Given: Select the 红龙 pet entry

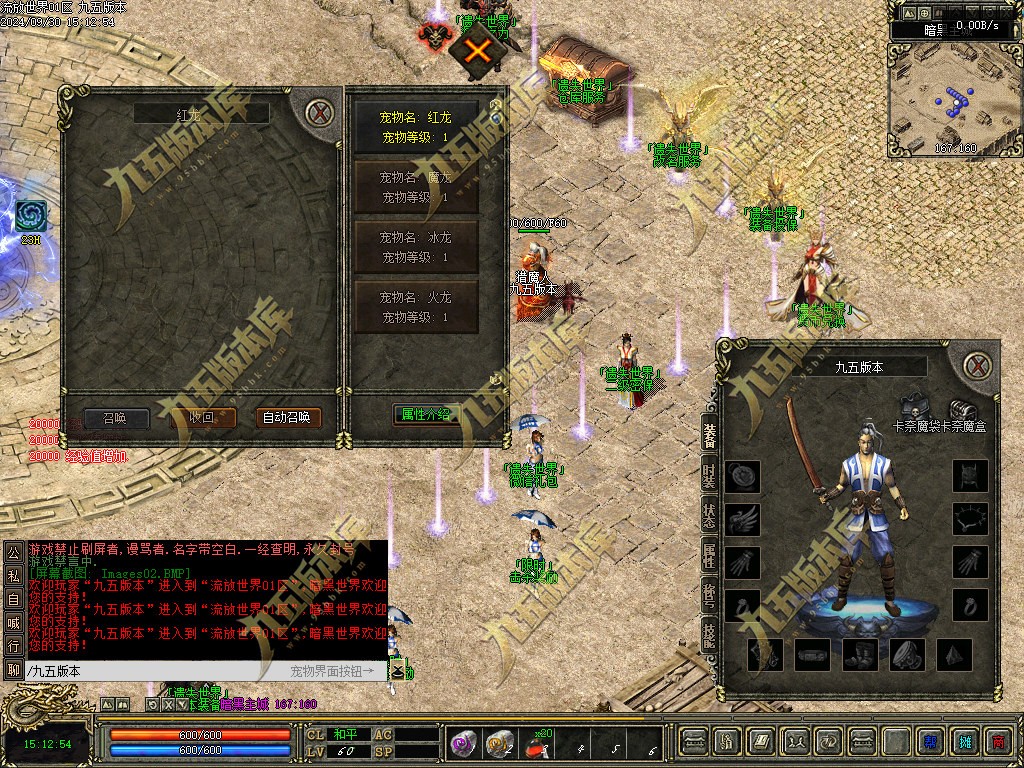Looking at the screenshot, I should tap(416, 127).
